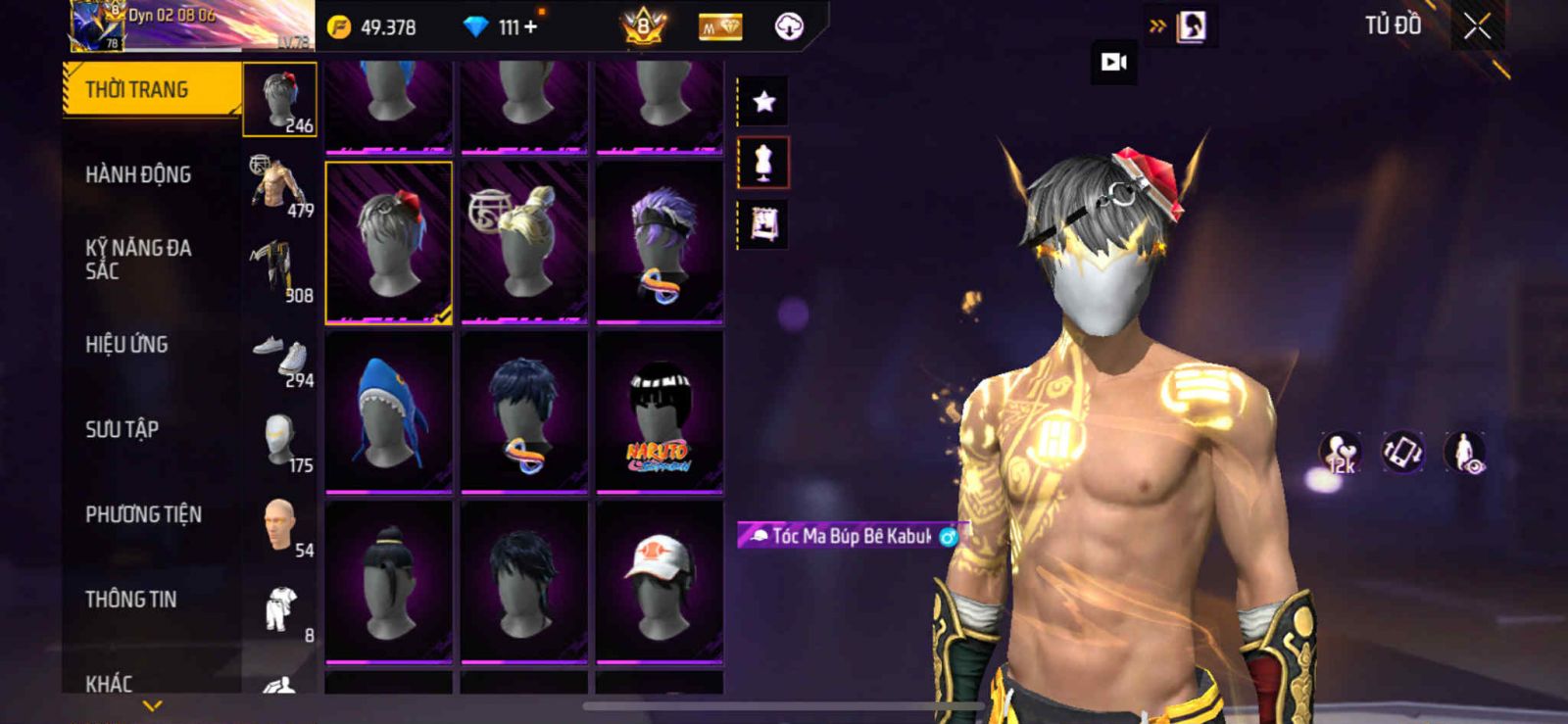Go to the Phương Tiện category
The image size is (1568, 724).
pos(143,514)
